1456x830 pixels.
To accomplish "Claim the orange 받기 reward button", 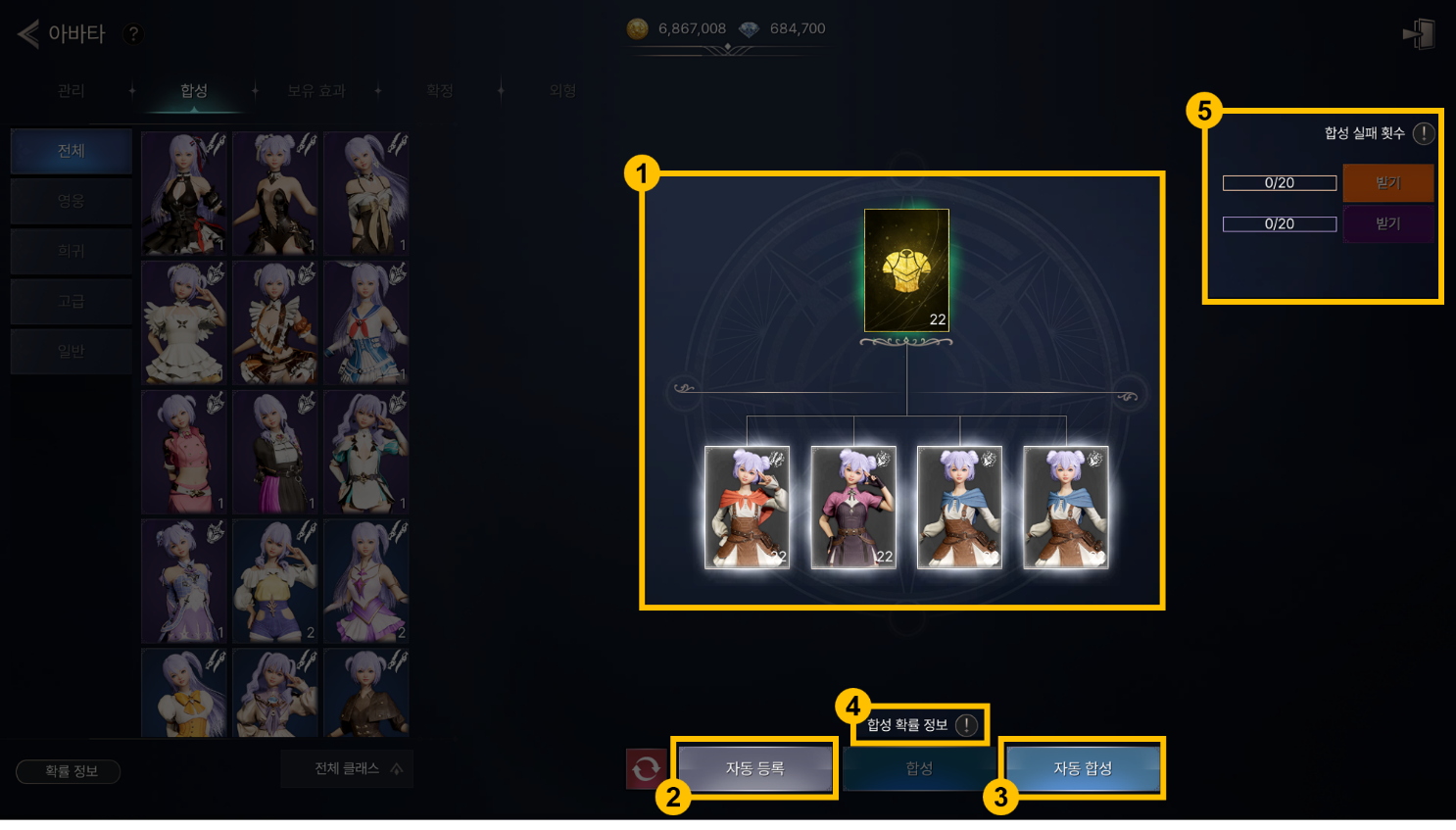I will tap(1387, 183).
